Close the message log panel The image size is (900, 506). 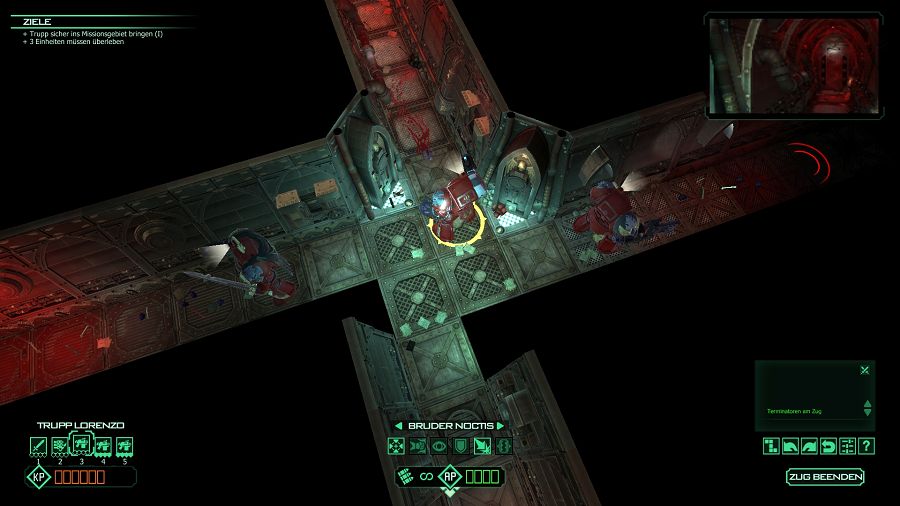coord(865,370)
